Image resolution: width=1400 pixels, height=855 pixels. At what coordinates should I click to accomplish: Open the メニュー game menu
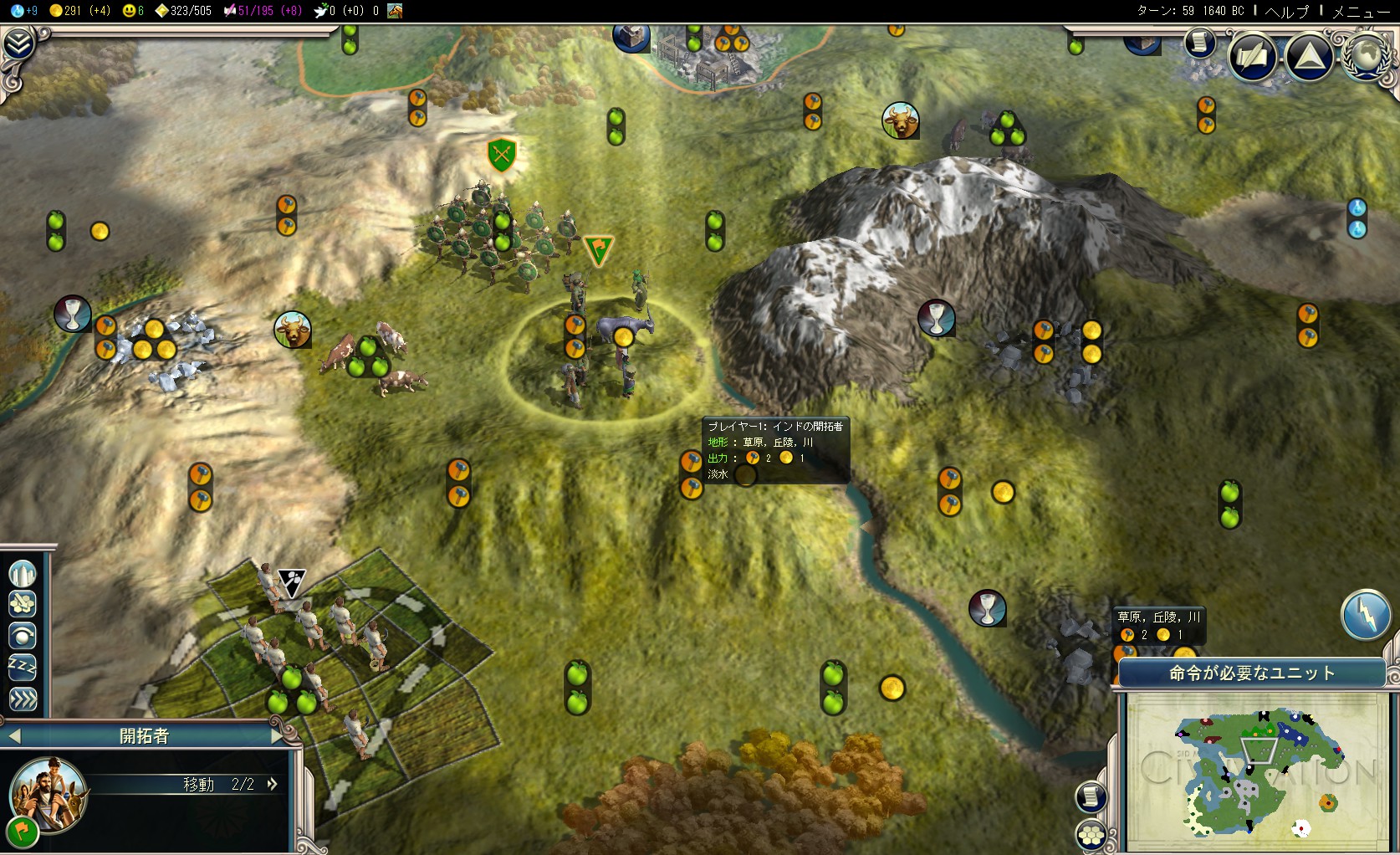1361,11
